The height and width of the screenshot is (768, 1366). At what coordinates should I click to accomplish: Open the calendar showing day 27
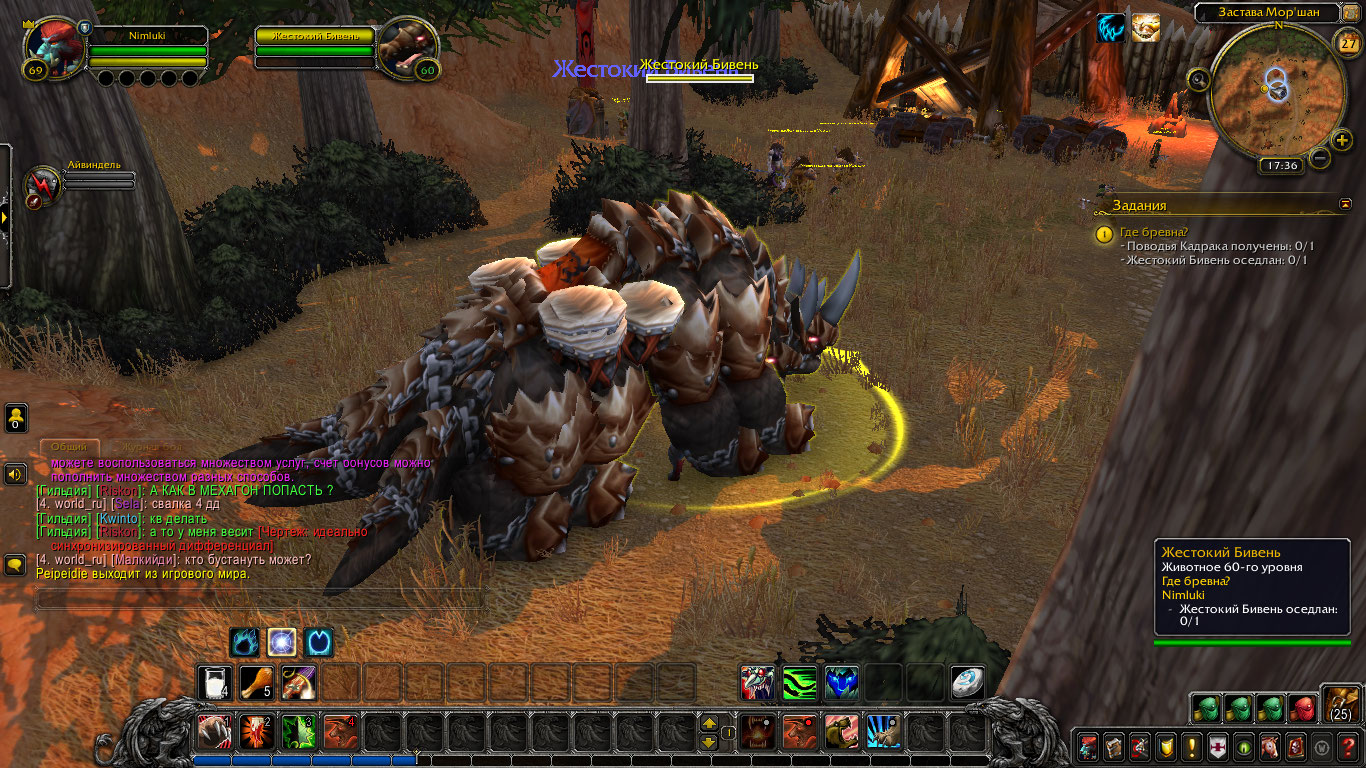(x=1347, y=42)
